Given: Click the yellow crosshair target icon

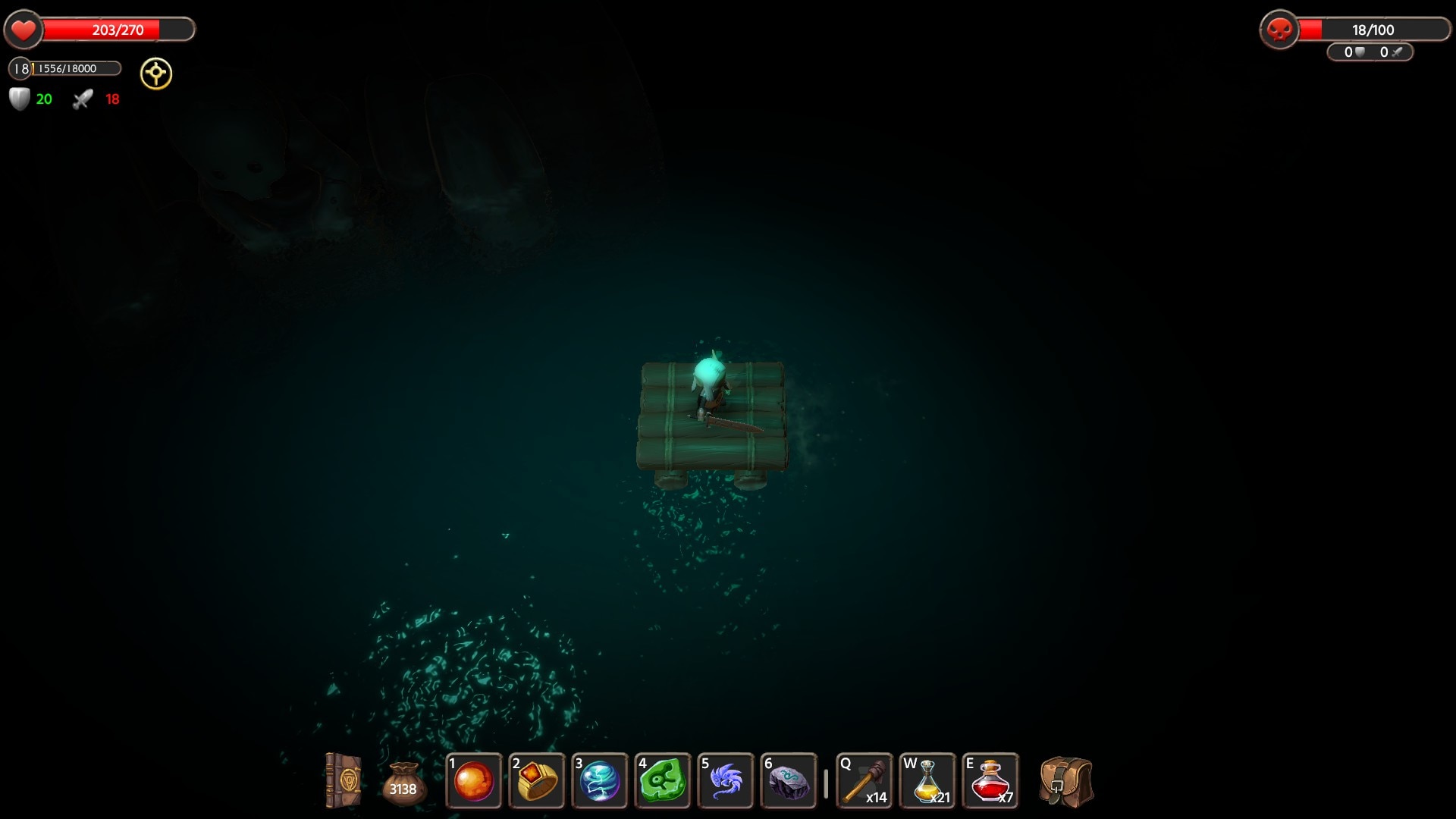Looking at the screenshot, I should coord(156,74).
